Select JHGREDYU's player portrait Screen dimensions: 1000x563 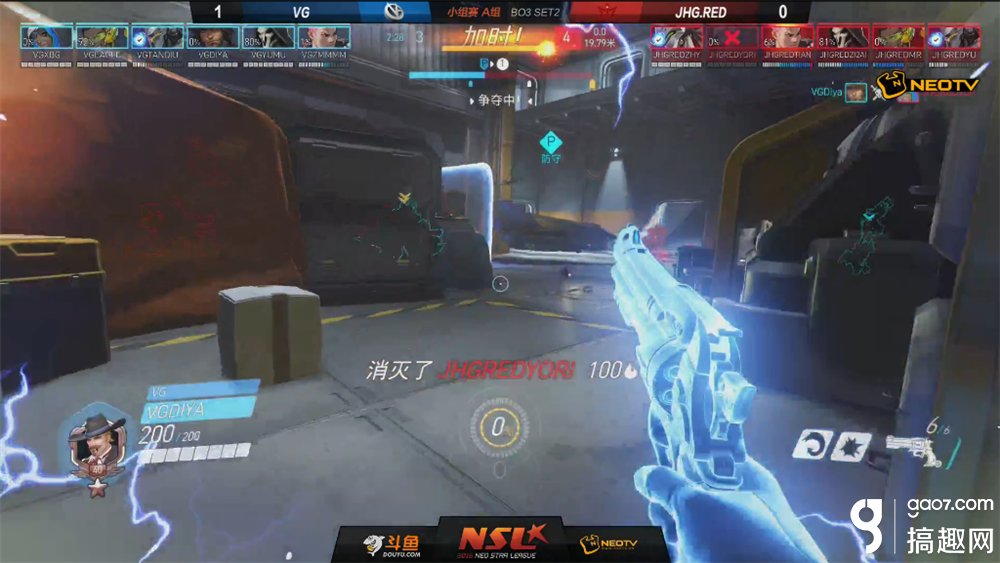point(953,37)
